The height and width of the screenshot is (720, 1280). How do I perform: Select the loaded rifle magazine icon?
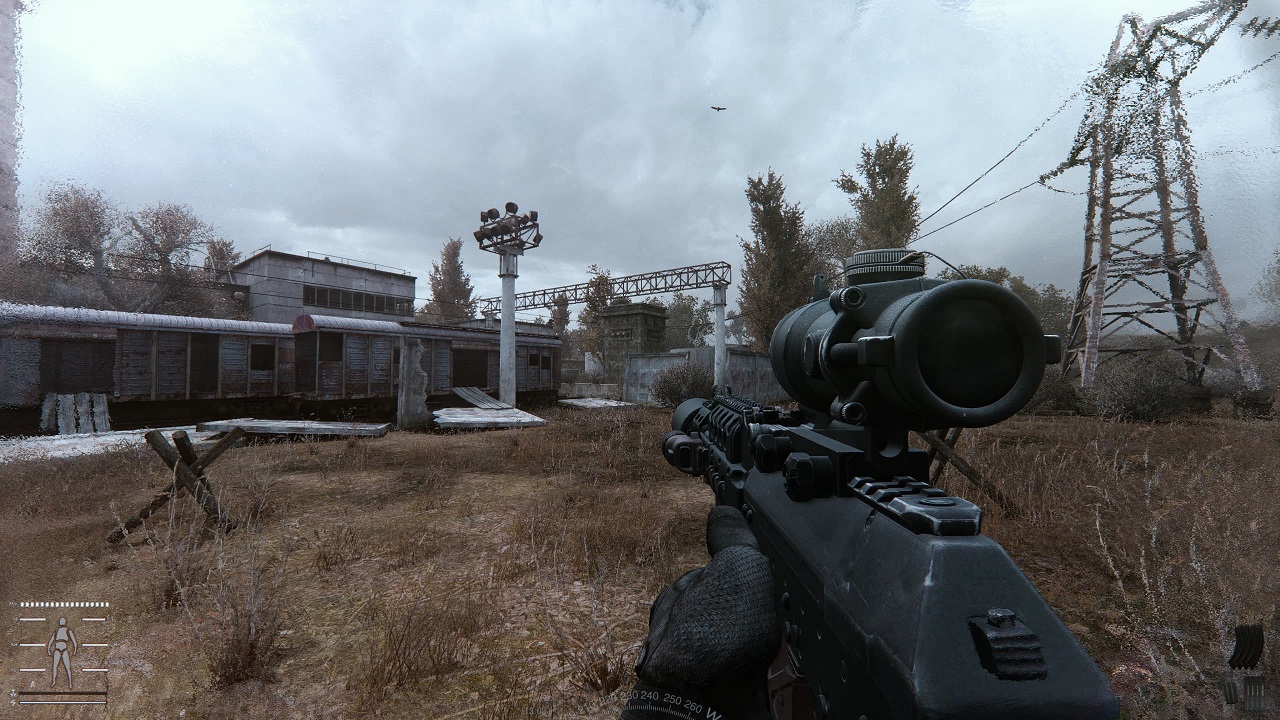tap(1246, 646)
